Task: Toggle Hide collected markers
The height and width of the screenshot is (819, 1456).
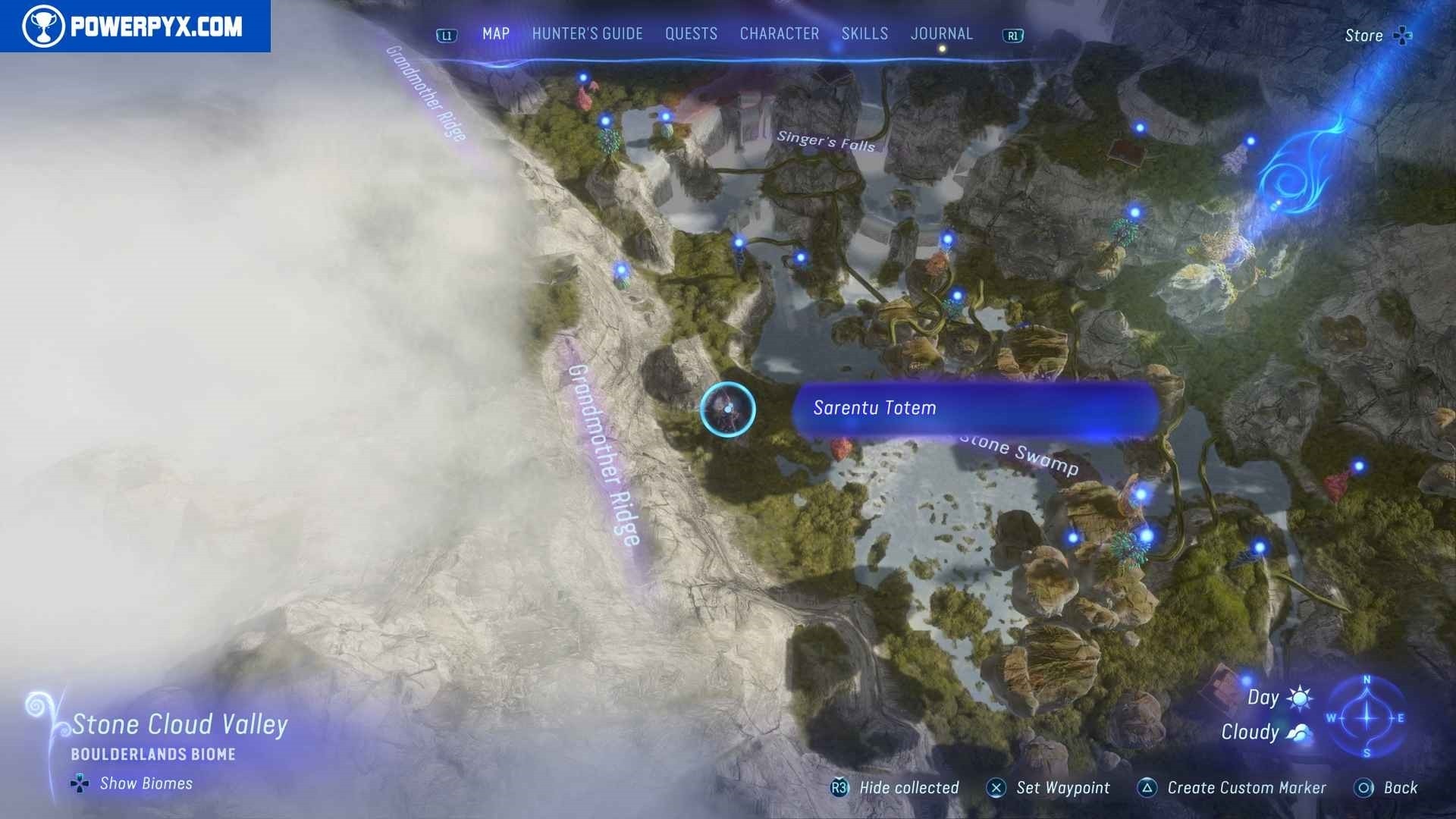Action: 896,788
